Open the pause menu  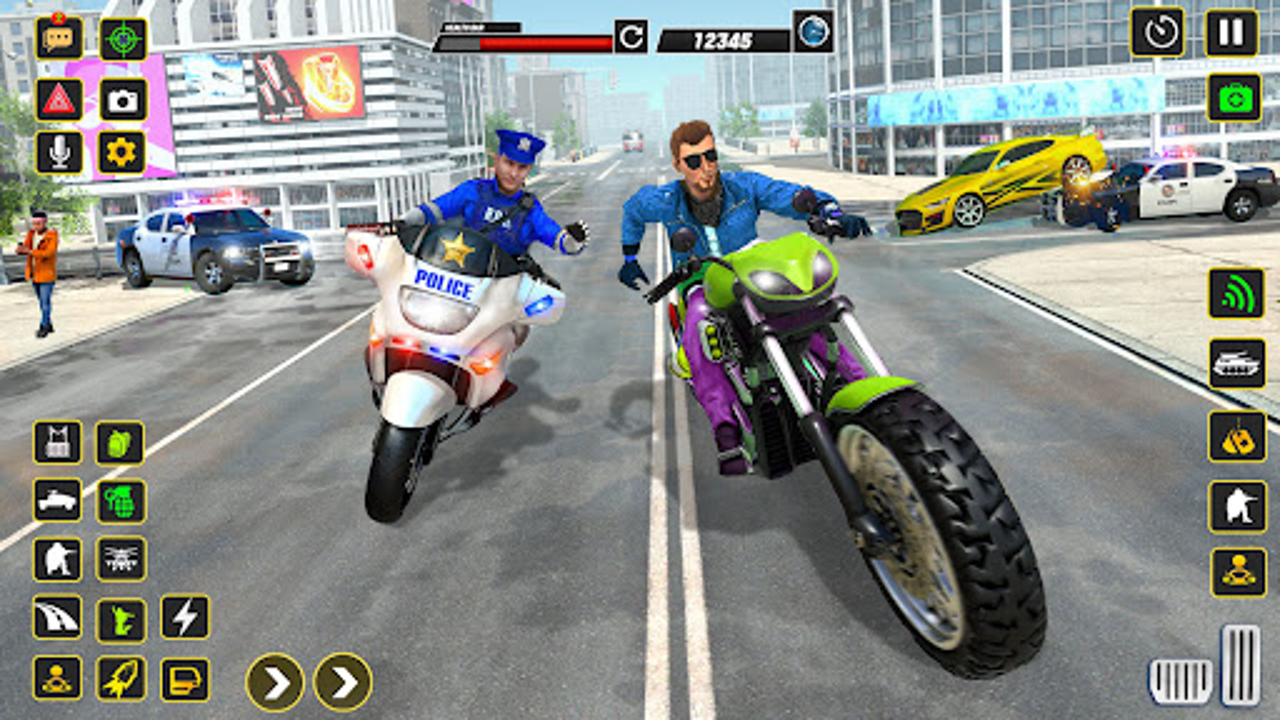[x=1232, y=32]
